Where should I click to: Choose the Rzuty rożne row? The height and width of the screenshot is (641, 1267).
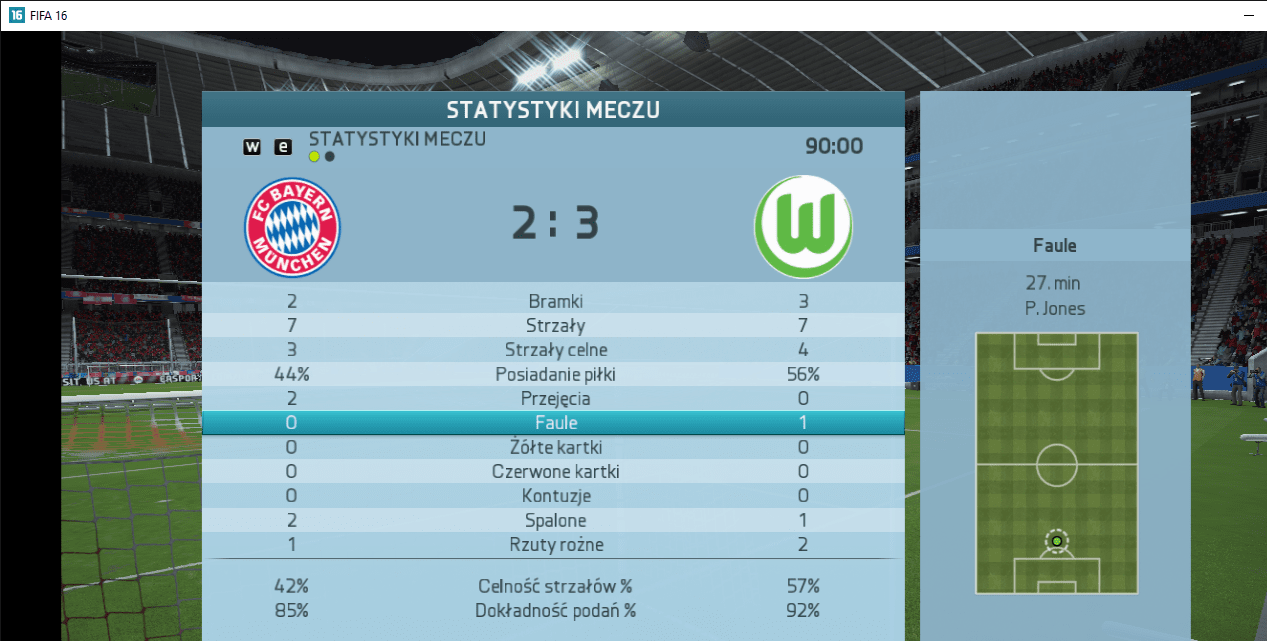[x=555, y=545]
